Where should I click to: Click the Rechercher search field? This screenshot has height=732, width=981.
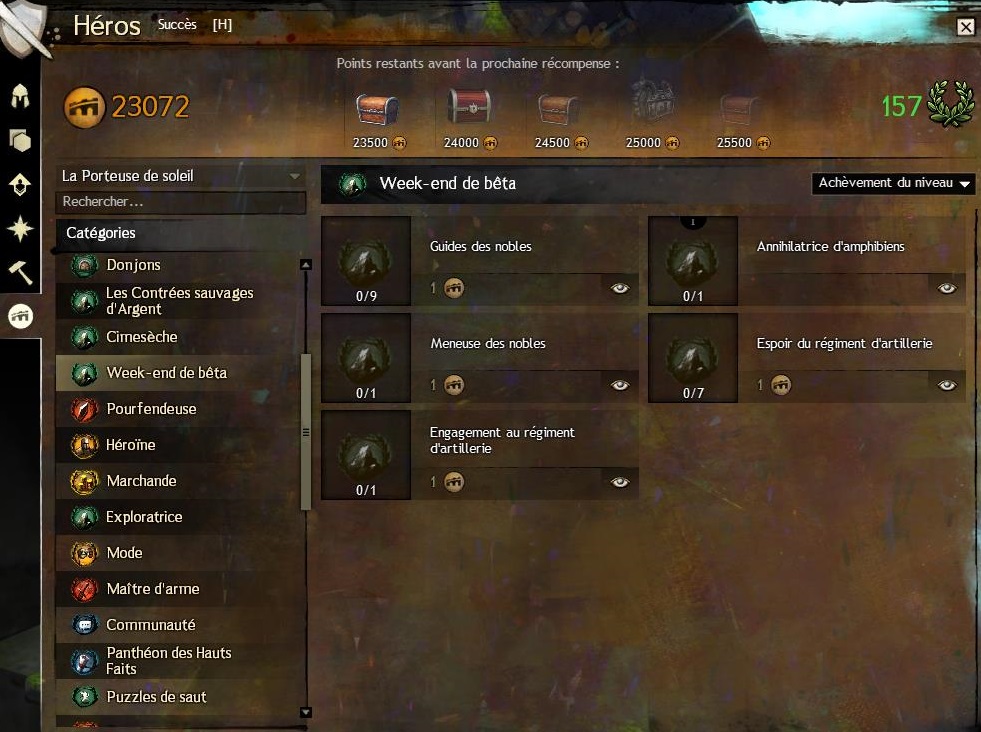click(180, 202)
